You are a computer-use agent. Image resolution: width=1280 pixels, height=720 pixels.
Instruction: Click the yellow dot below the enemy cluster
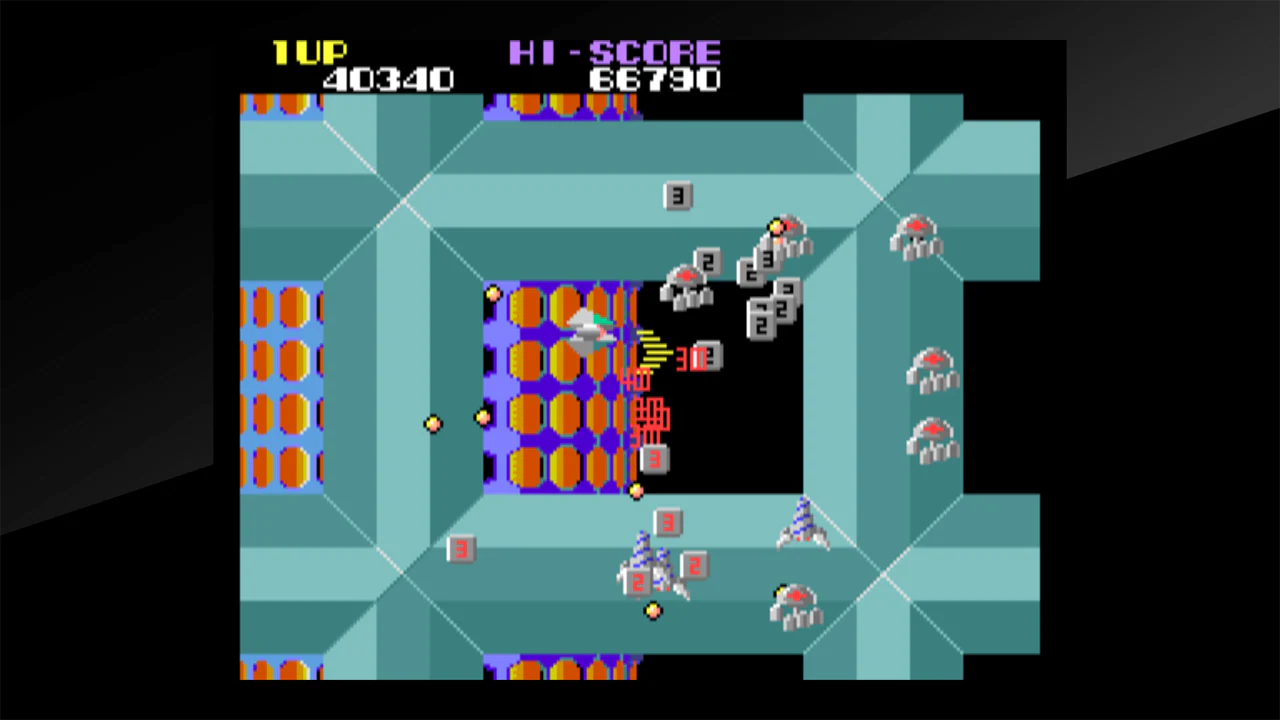pyautogui.click(x=637, y=491)
